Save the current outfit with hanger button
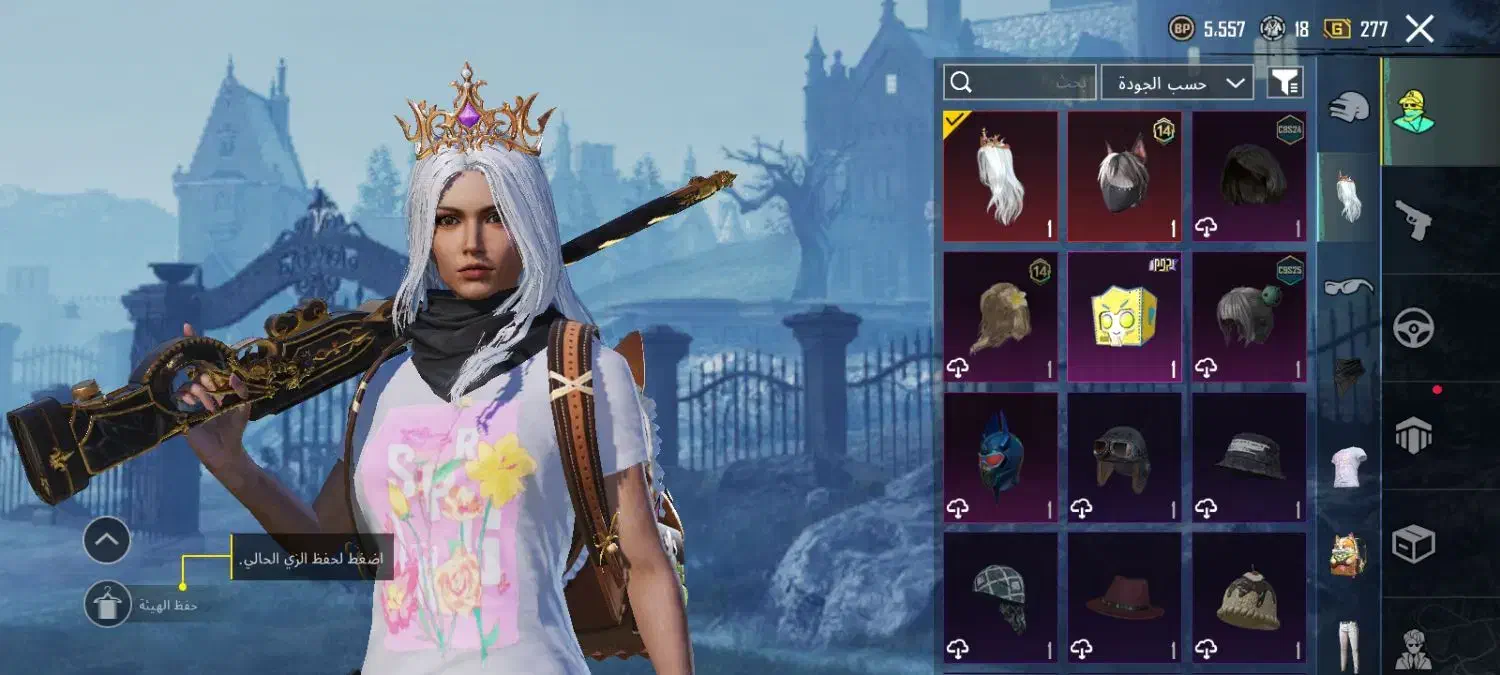 [107, 604]
